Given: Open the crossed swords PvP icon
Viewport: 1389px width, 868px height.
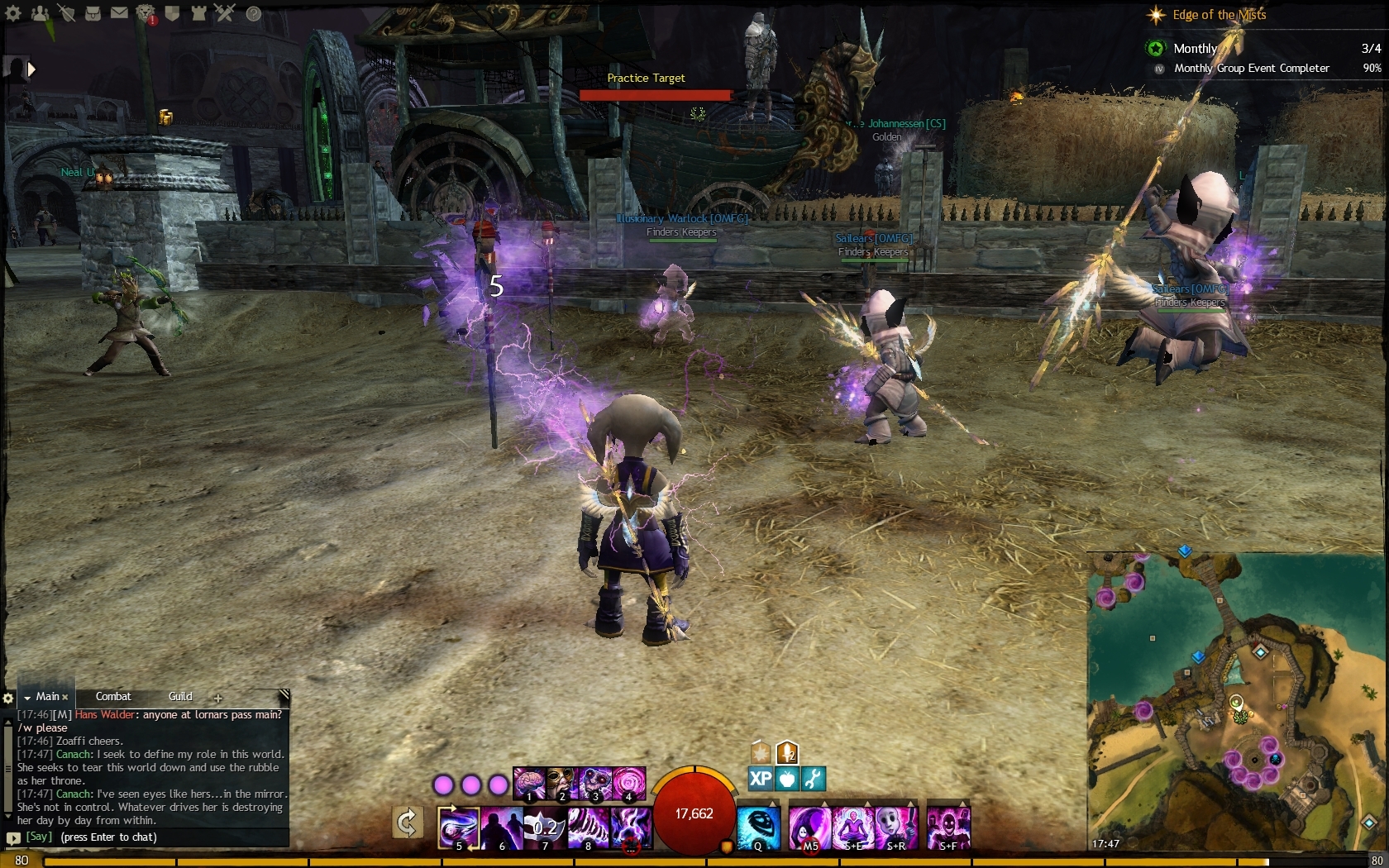Looking at the screenshot, I should [x=225, y=13].
